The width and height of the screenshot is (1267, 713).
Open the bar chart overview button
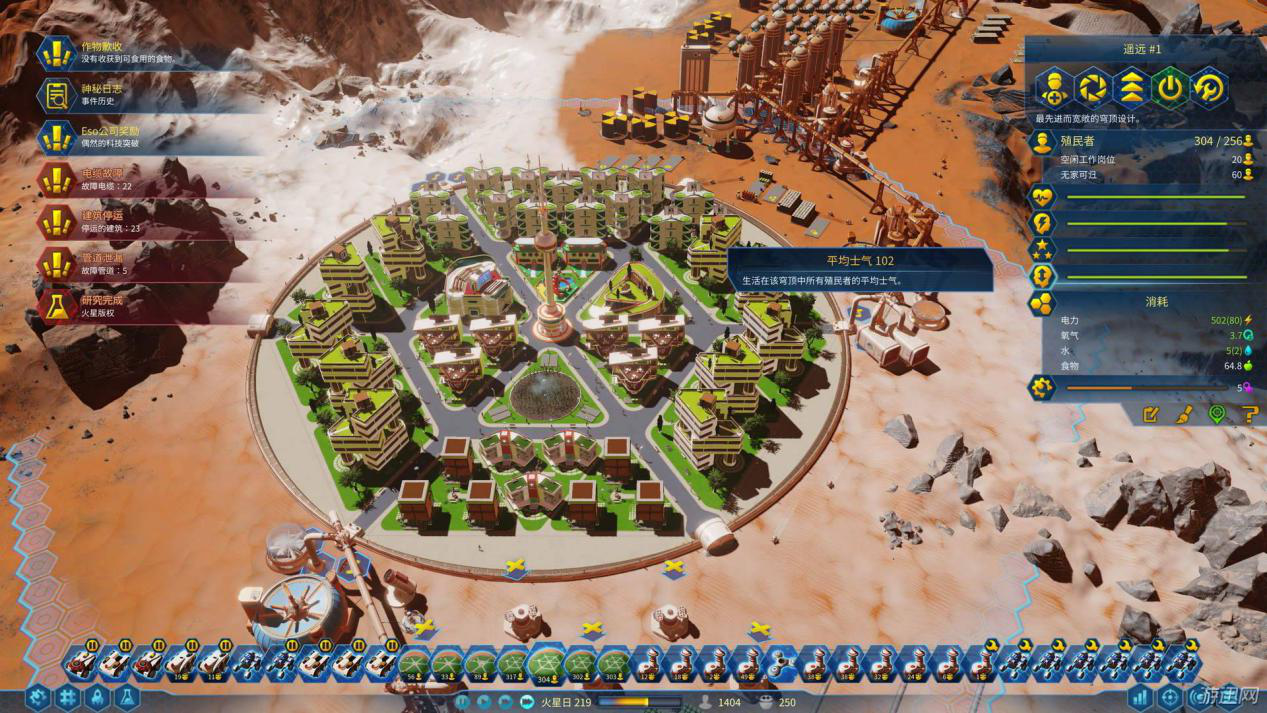(1140, 697)
